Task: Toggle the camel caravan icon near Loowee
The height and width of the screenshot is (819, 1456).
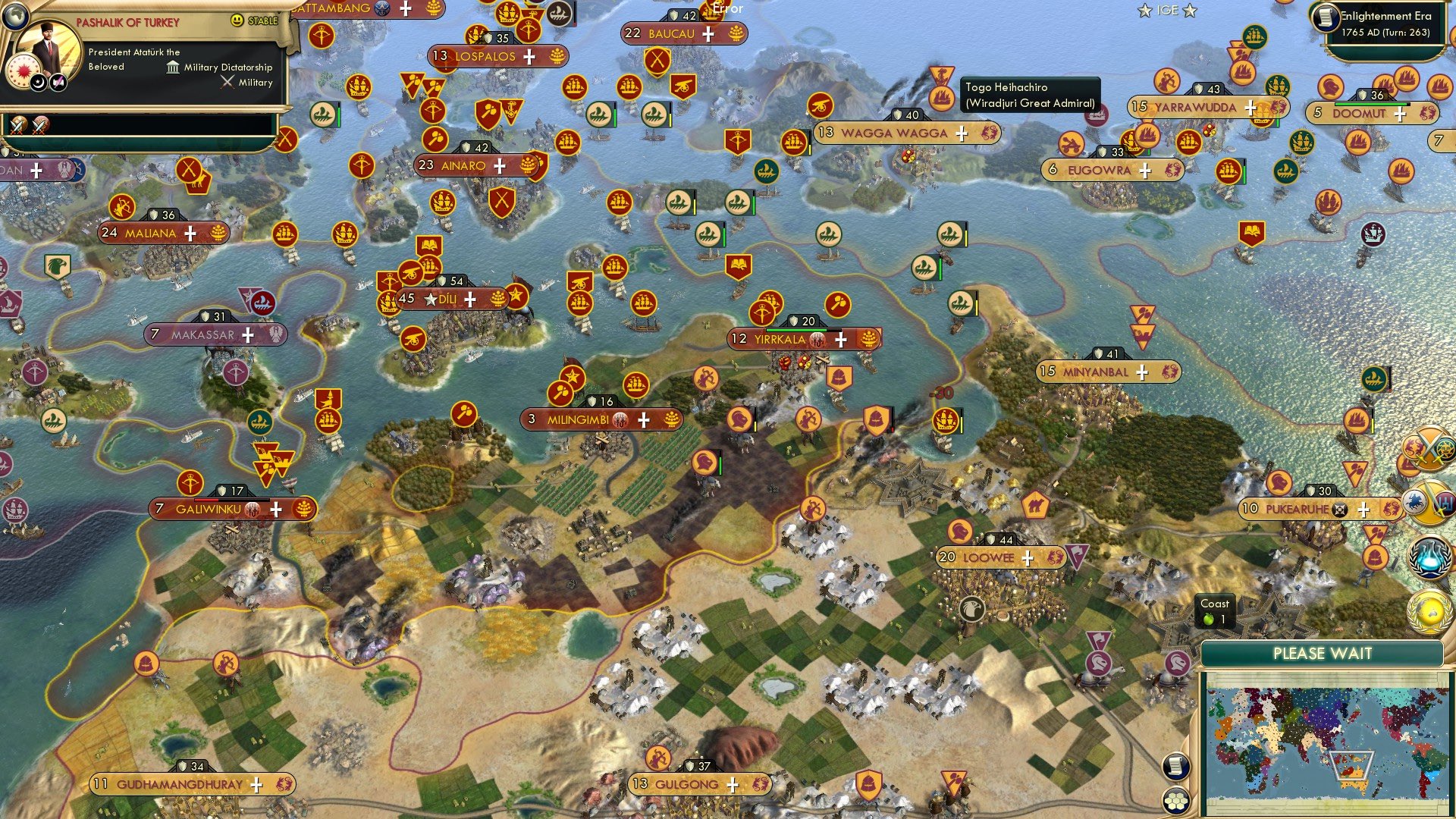Action: [1034, 504]
